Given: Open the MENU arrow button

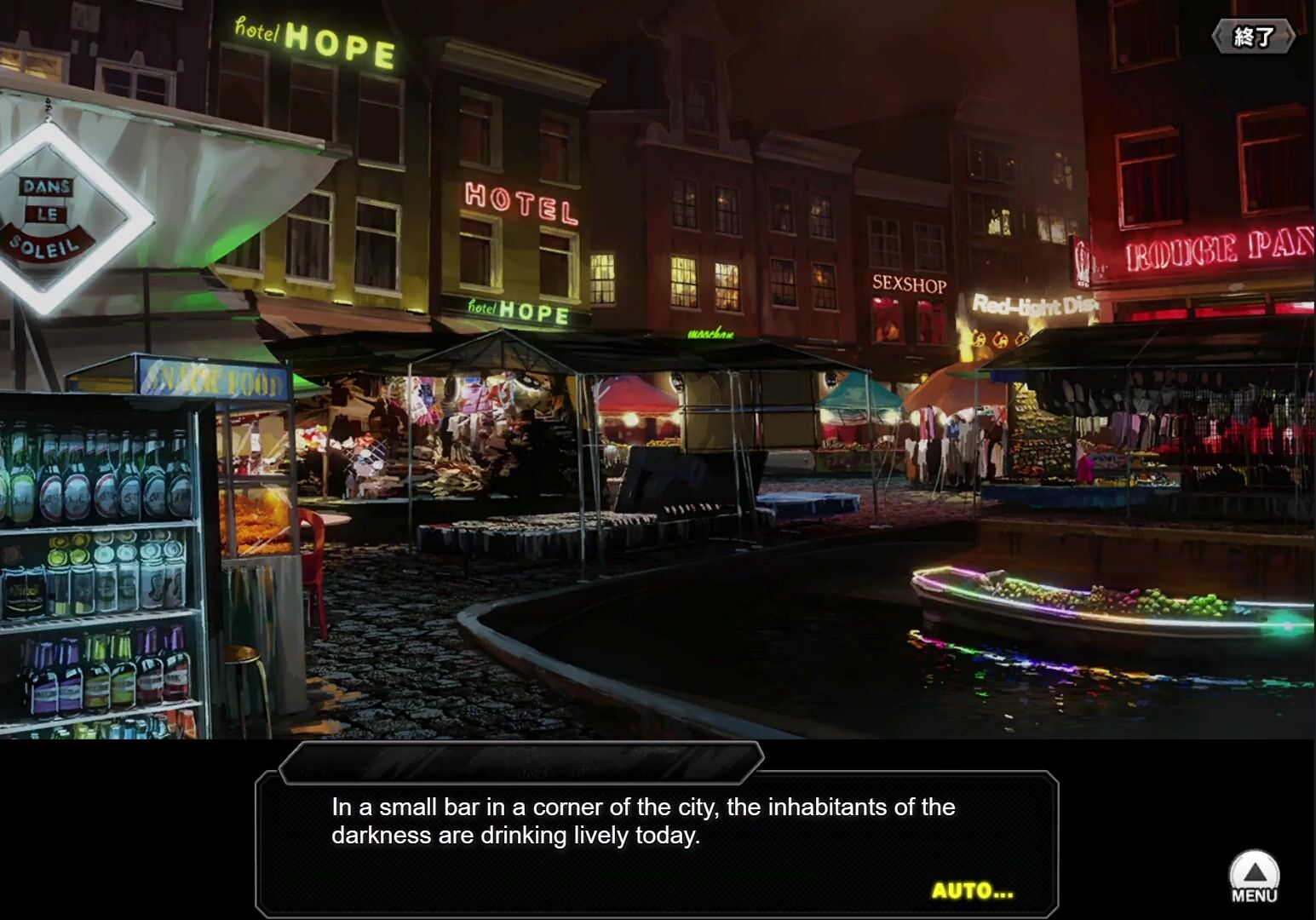Looking at the screenshot, I should coord(1254,877).
